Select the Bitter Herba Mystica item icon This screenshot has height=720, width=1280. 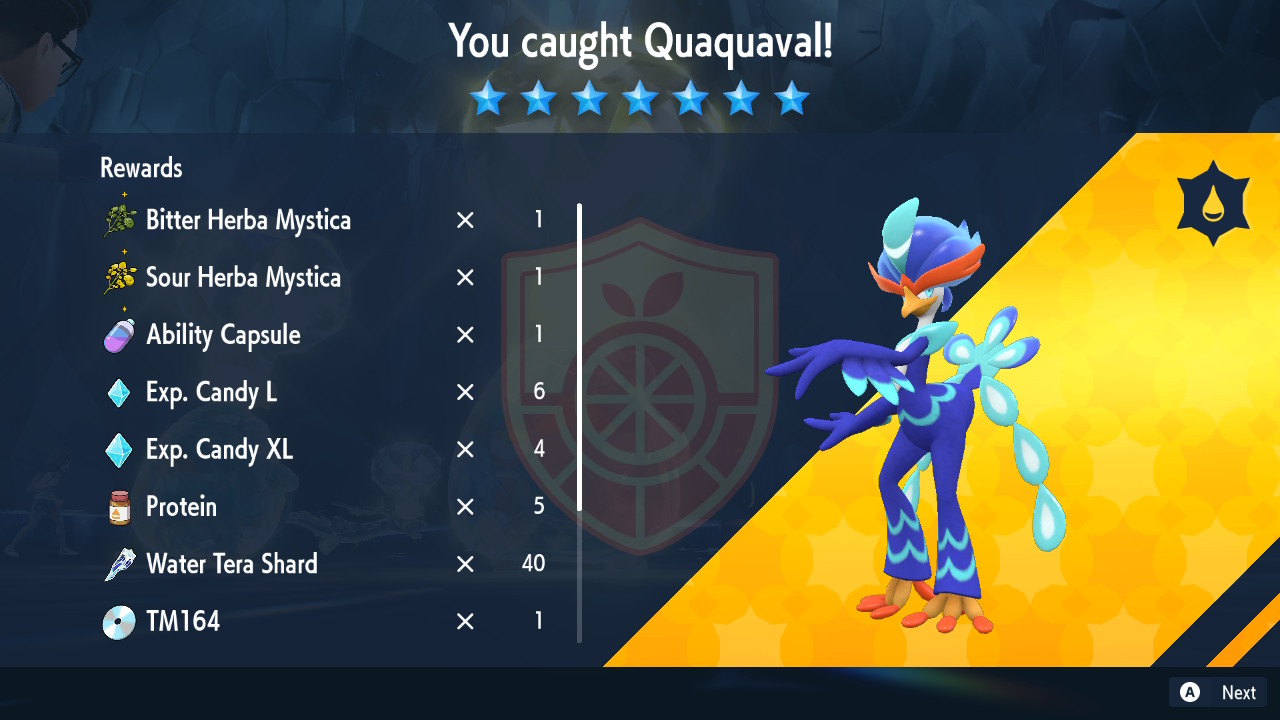119,220
